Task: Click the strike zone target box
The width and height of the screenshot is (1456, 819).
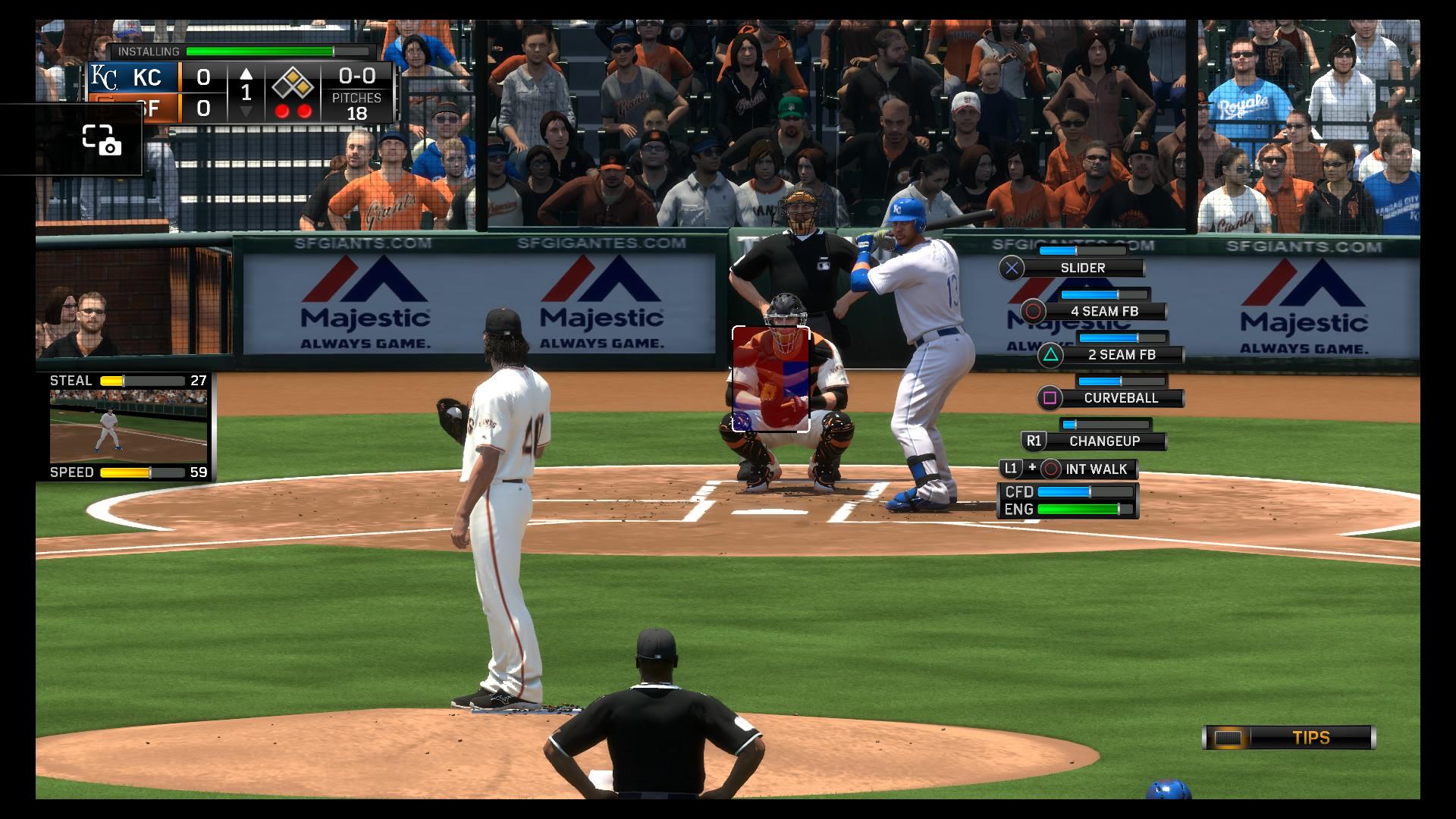Action: [x=770, y=378]
